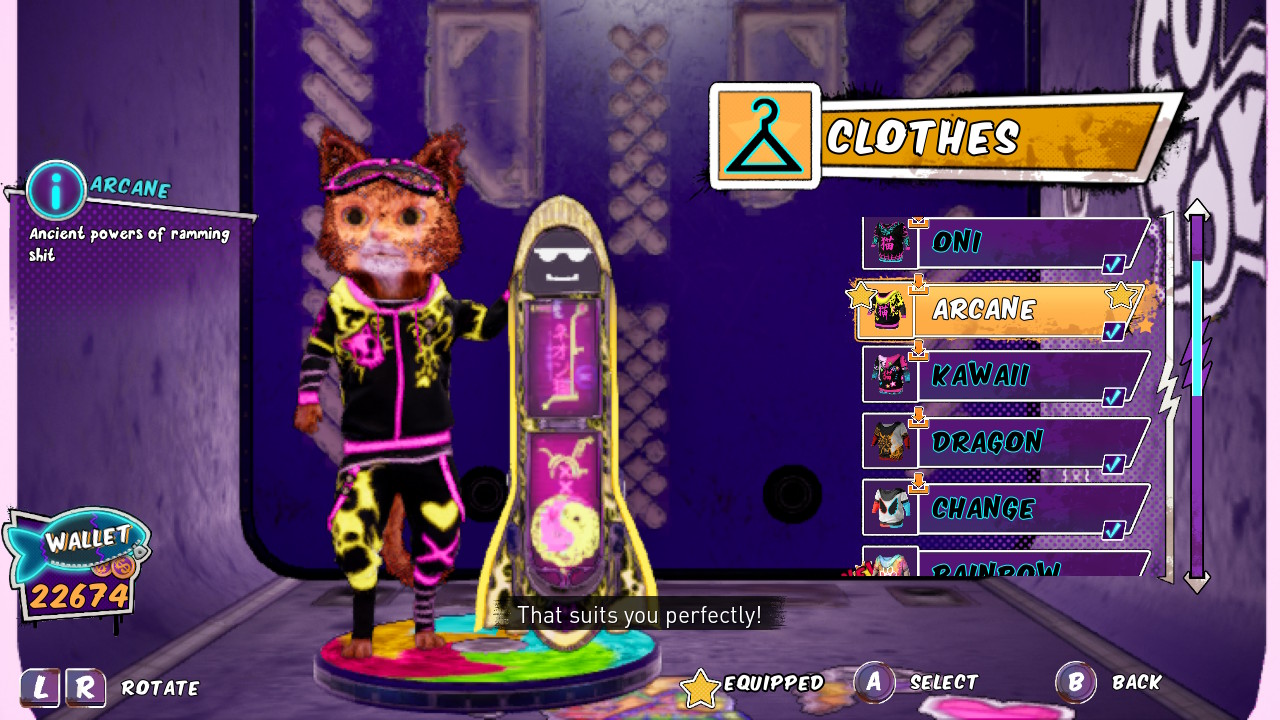Screen dimensions: 1280x720
Task: Click the up arrow atop the outfit list scrollbar
Action: coord(1197,209)
